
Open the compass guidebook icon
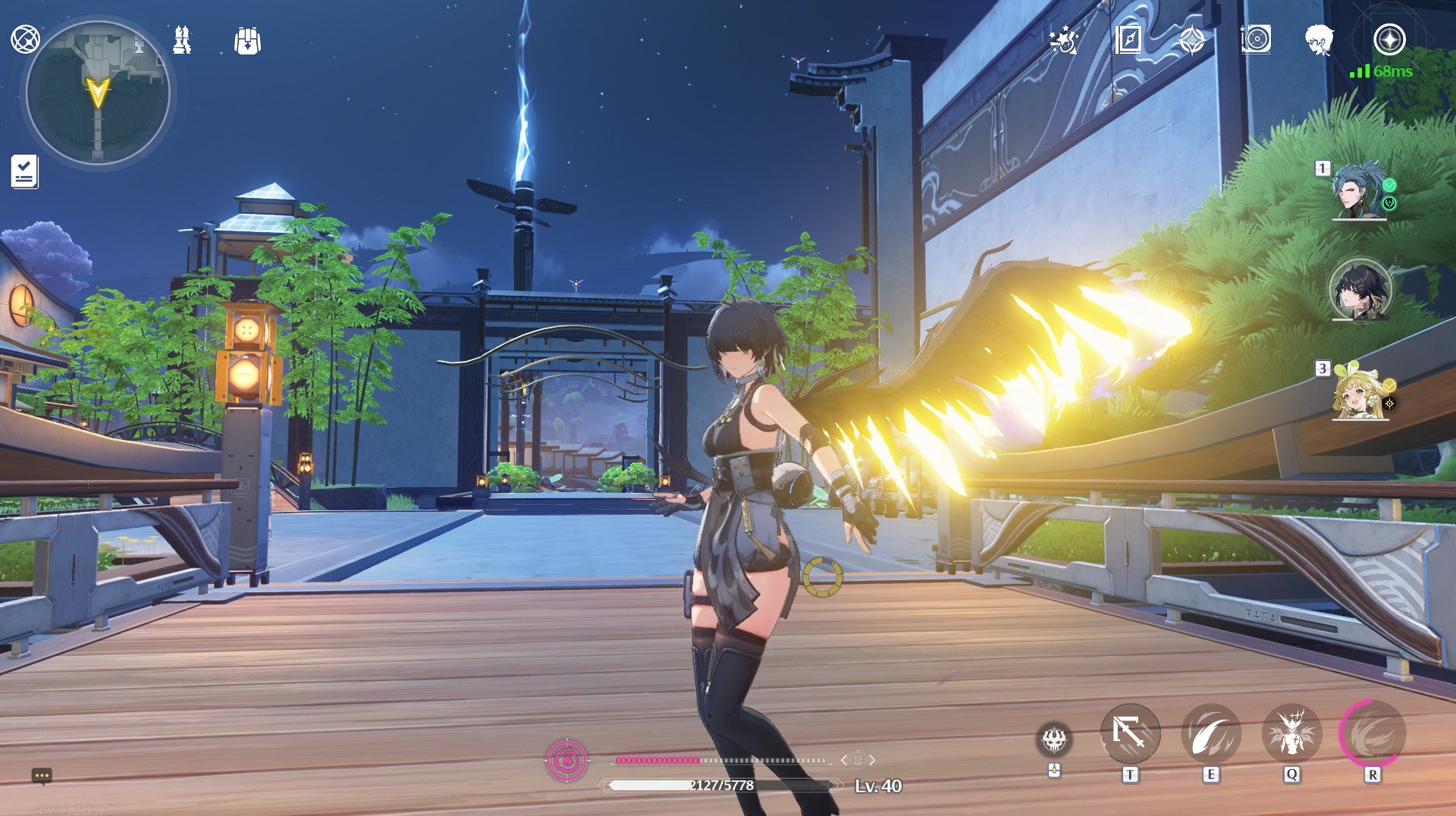[1128, 39]
